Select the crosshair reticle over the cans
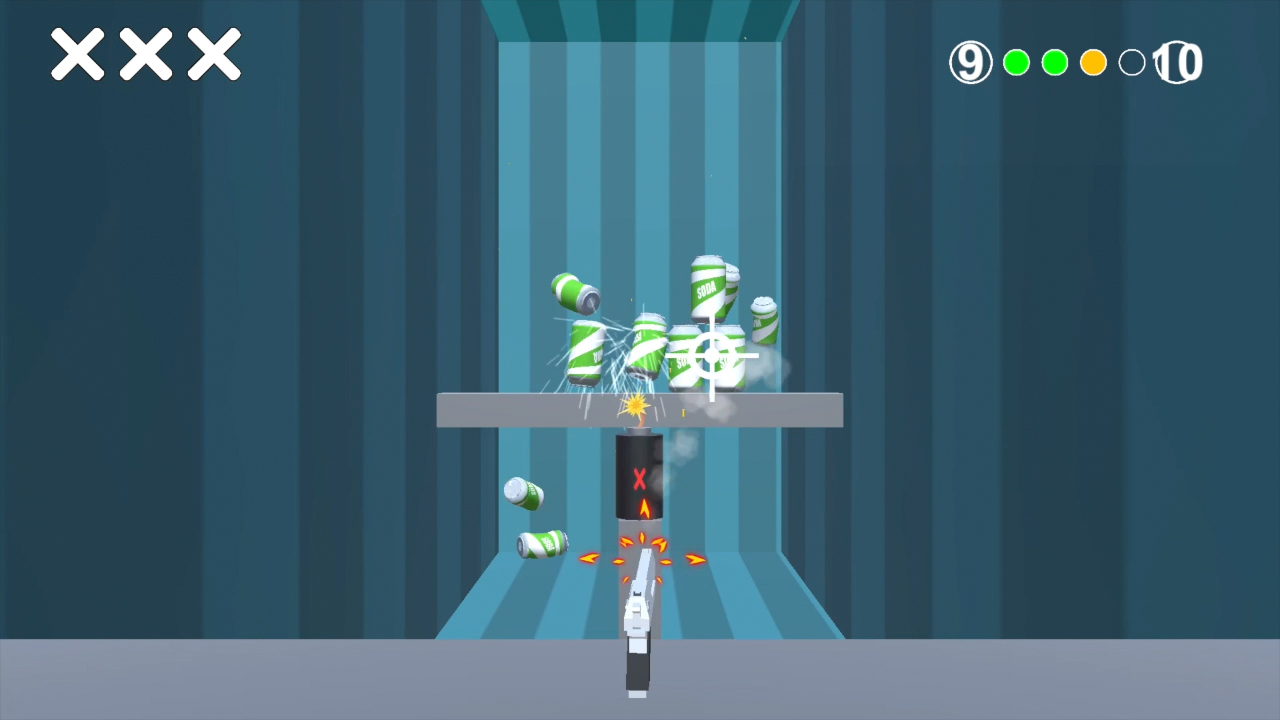1280x720 pixels. coord(712,357)
